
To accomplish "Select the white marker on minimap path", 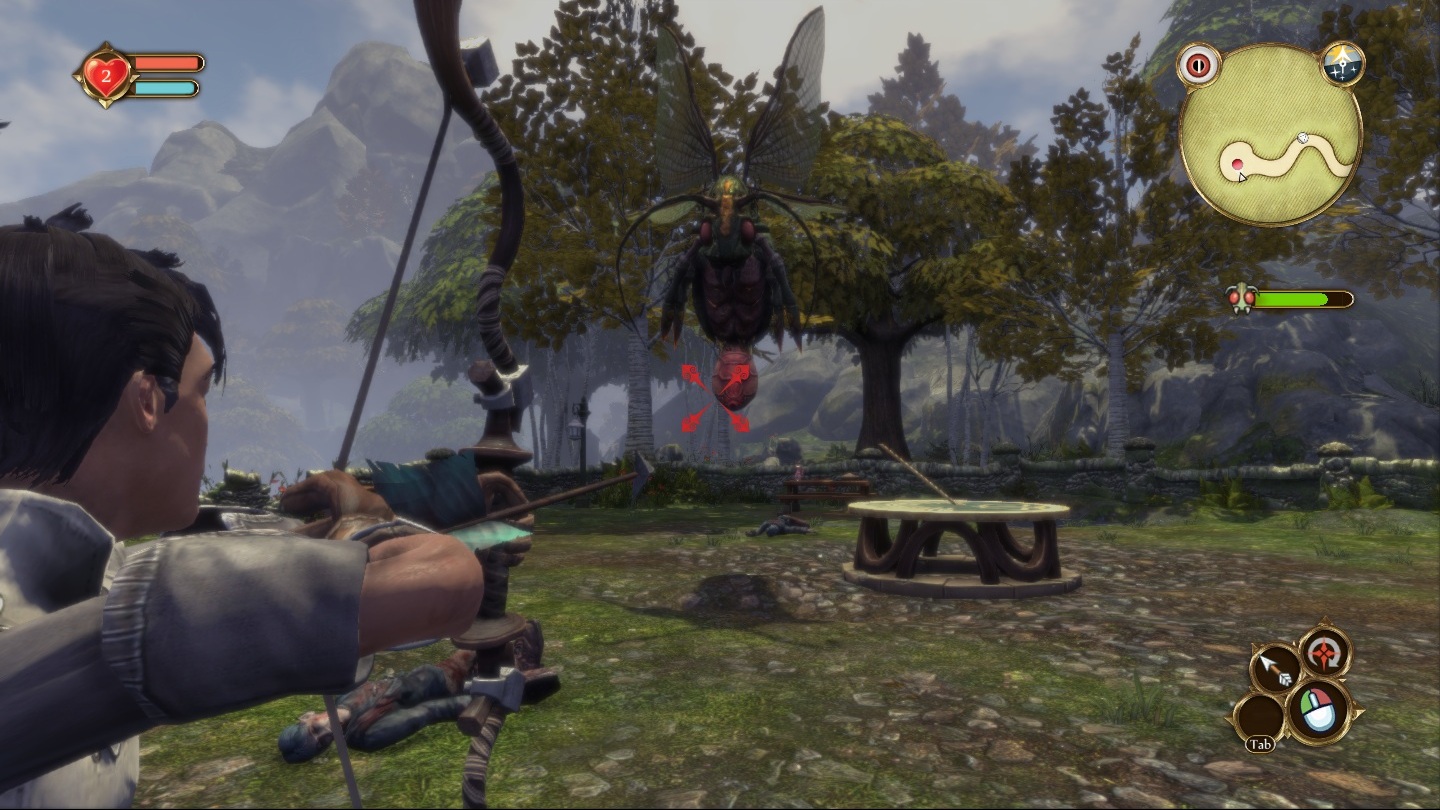I will pyautogui.click(x=1303, y=138).
